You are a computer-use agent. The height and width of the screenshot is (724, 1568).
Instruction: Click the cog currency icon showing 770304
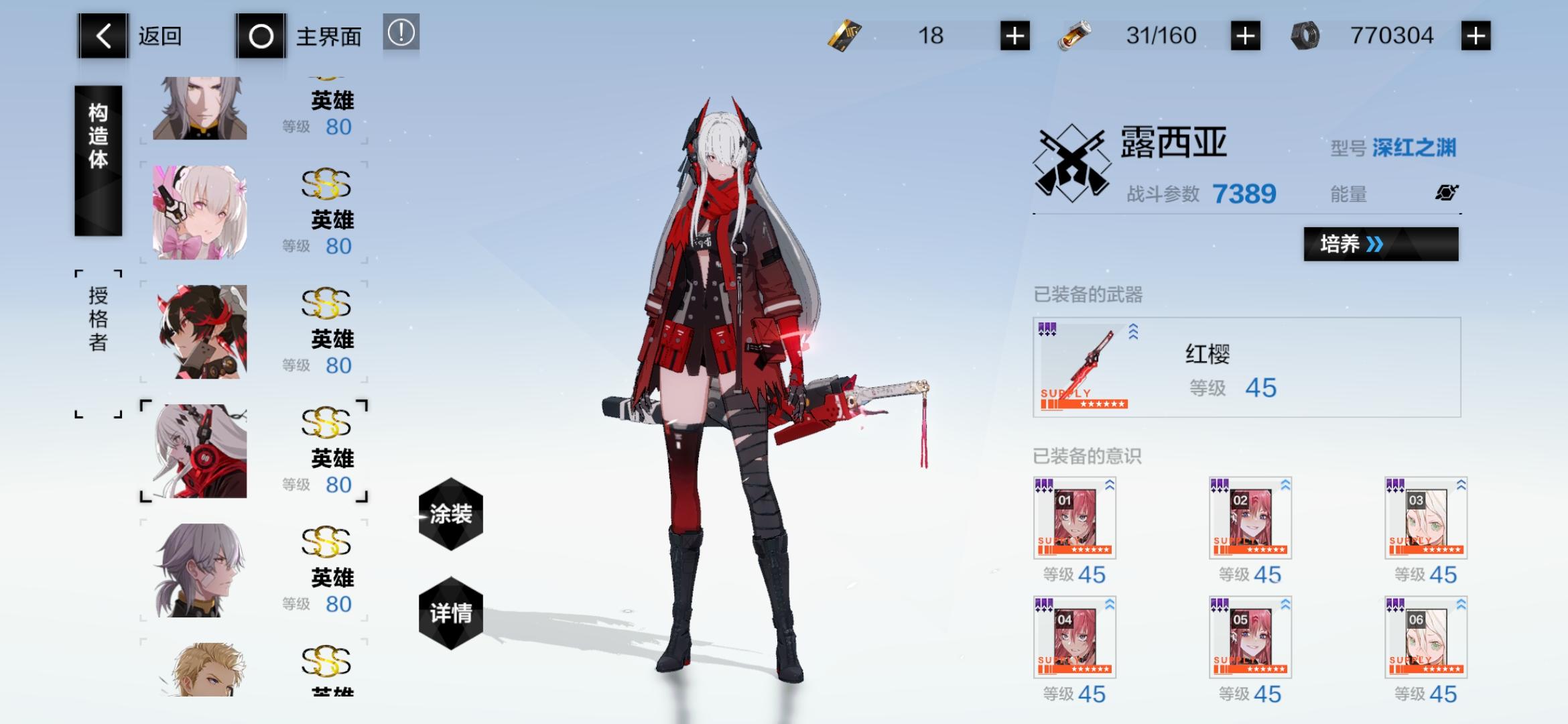[x=1307, y=35]
